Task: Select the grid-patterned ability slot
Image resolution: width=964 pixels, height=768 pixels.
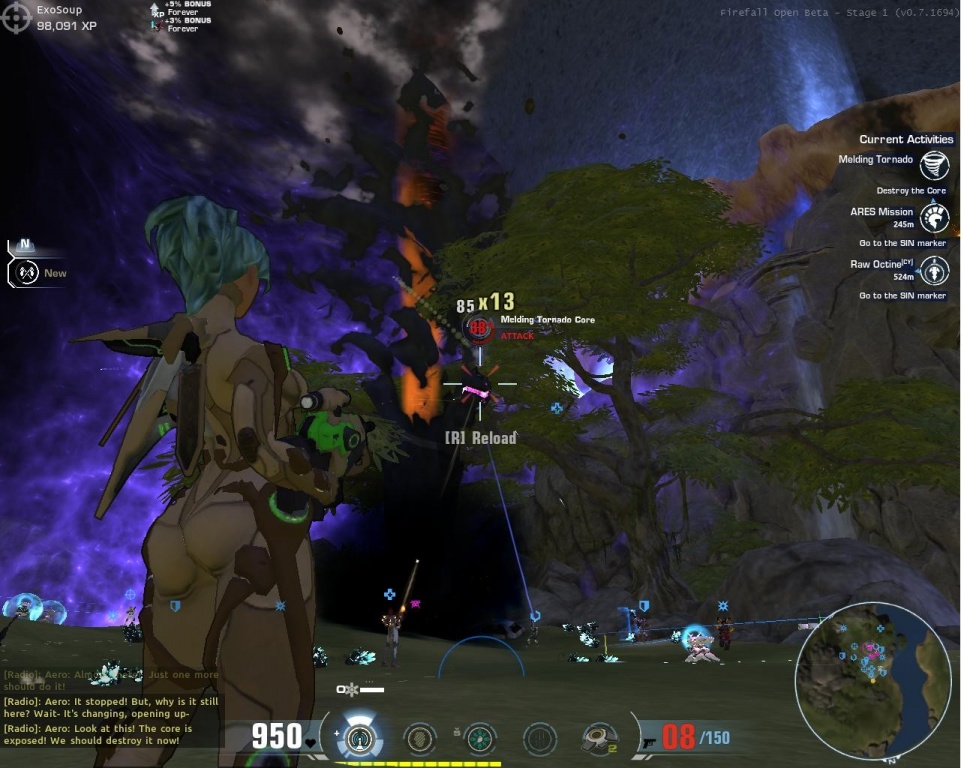Action: pos(540,739)
